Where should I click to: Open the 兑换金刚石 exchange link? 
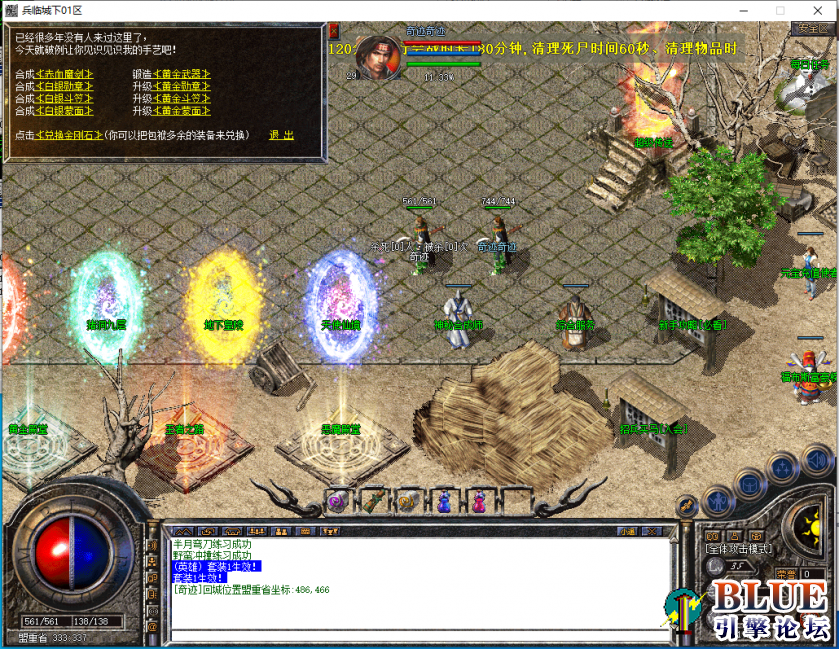pyautogui.click(x=69, y=135)
